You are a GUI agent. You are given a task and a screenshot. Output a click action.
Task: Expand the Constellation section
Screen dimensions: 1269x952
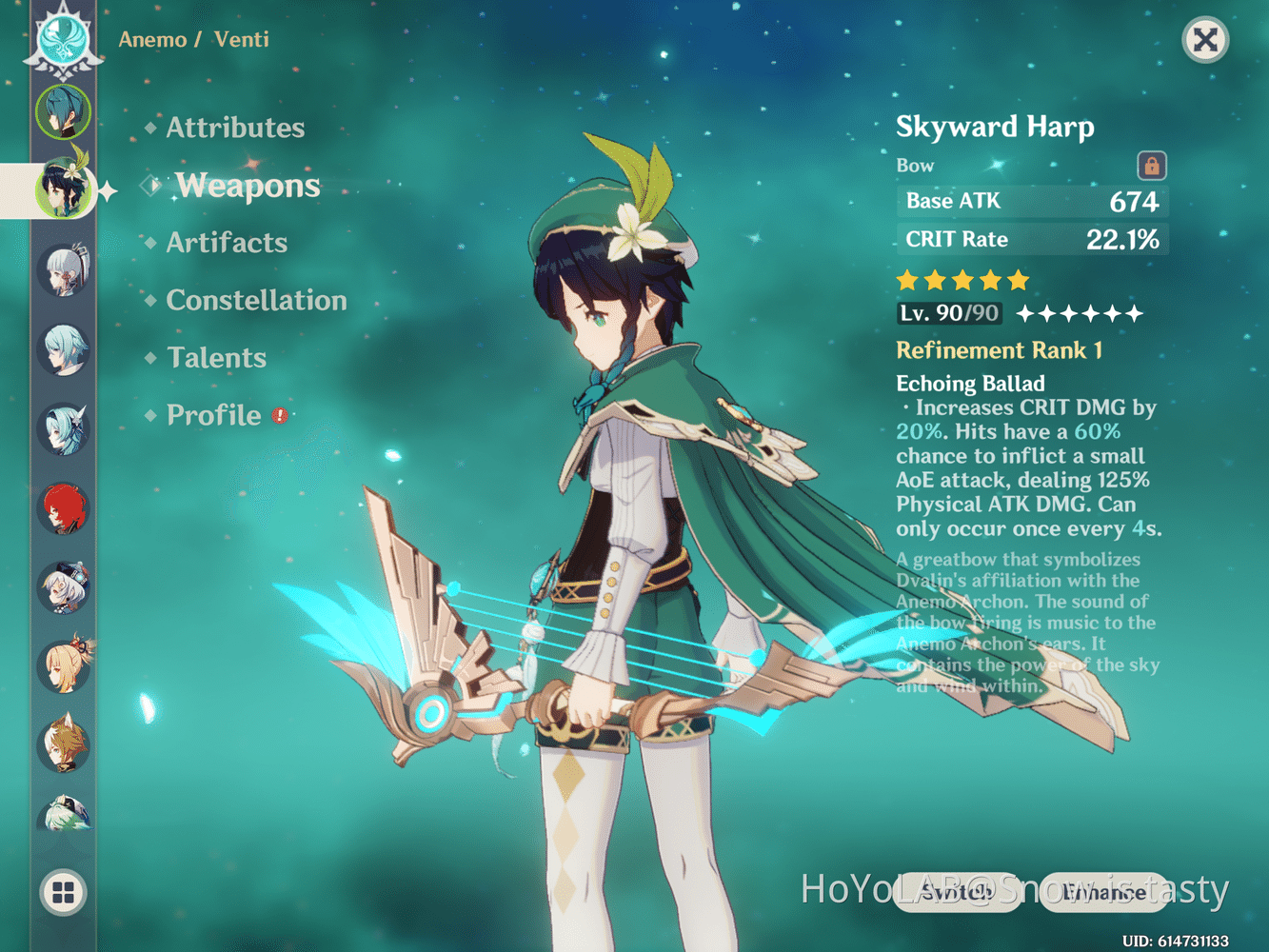pos(255,301)
